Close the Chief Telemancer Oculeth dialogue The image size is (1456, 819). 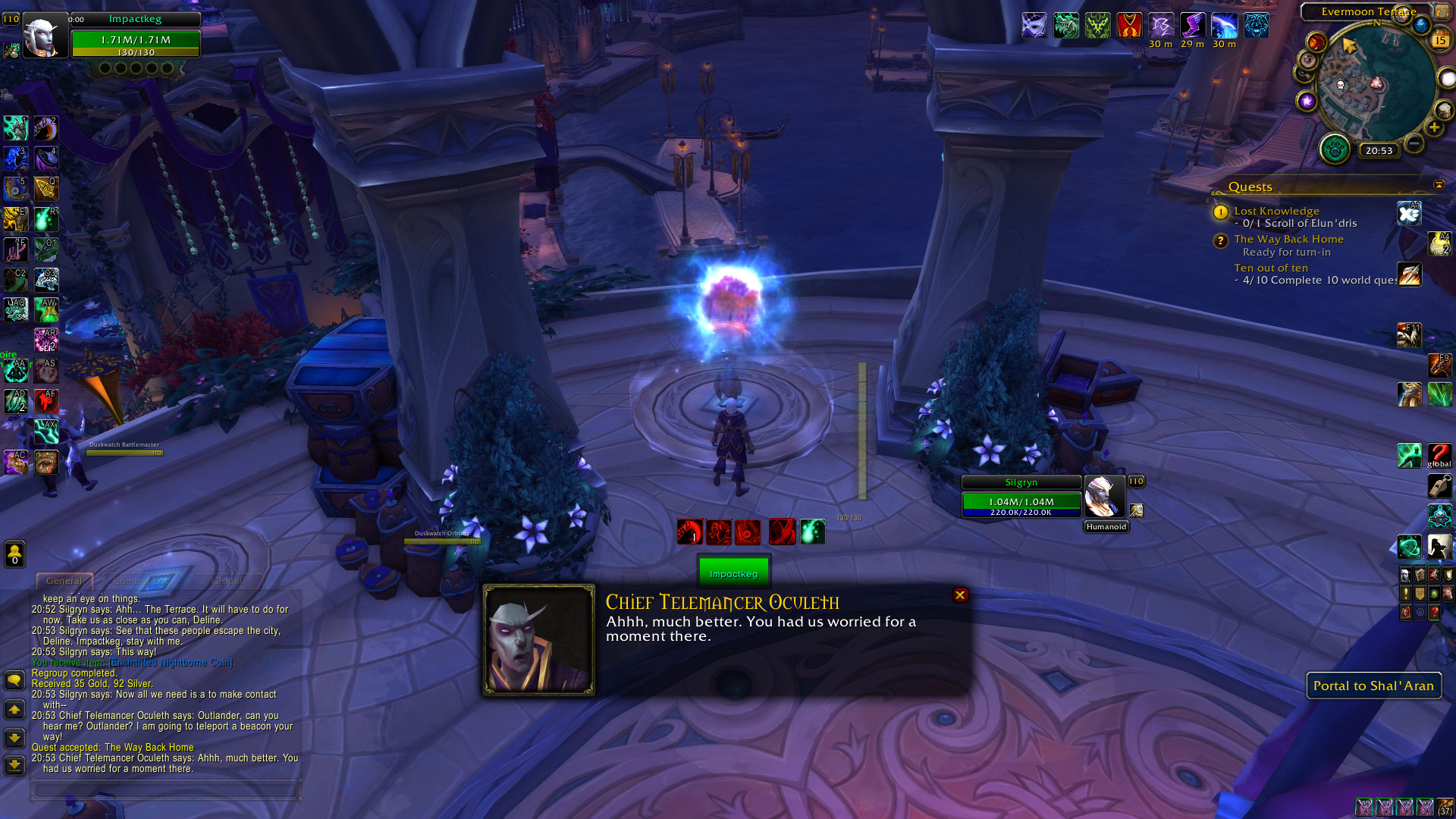click(960, 595)
